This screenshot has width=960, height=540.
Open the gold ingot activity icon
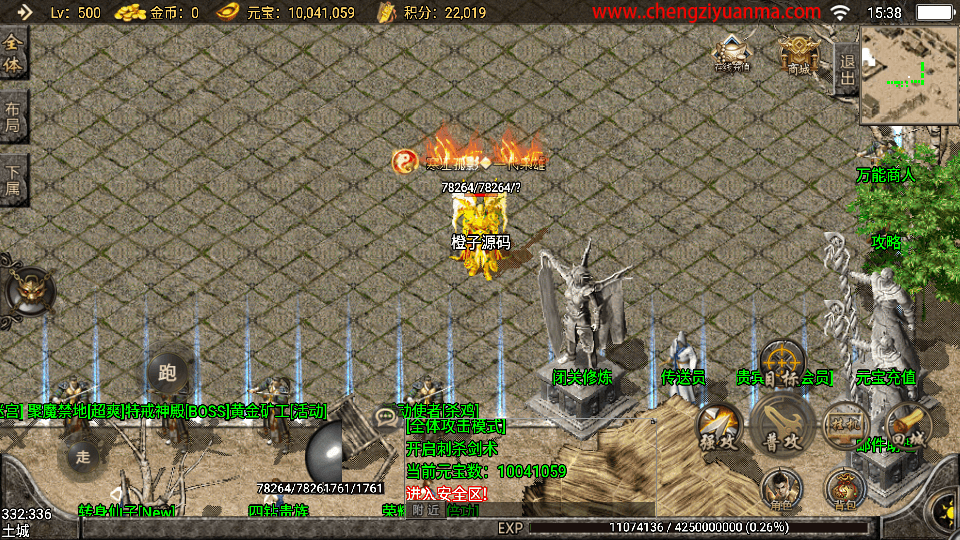tap(732, 53)
